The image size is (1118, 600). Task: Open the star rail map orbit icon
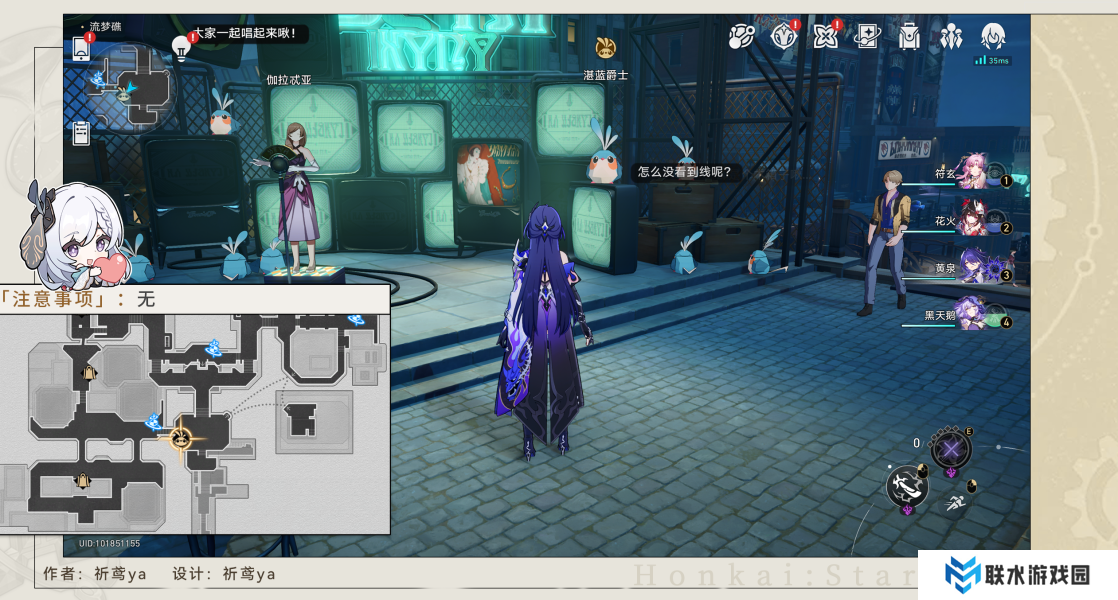click(x=741, y=37)
